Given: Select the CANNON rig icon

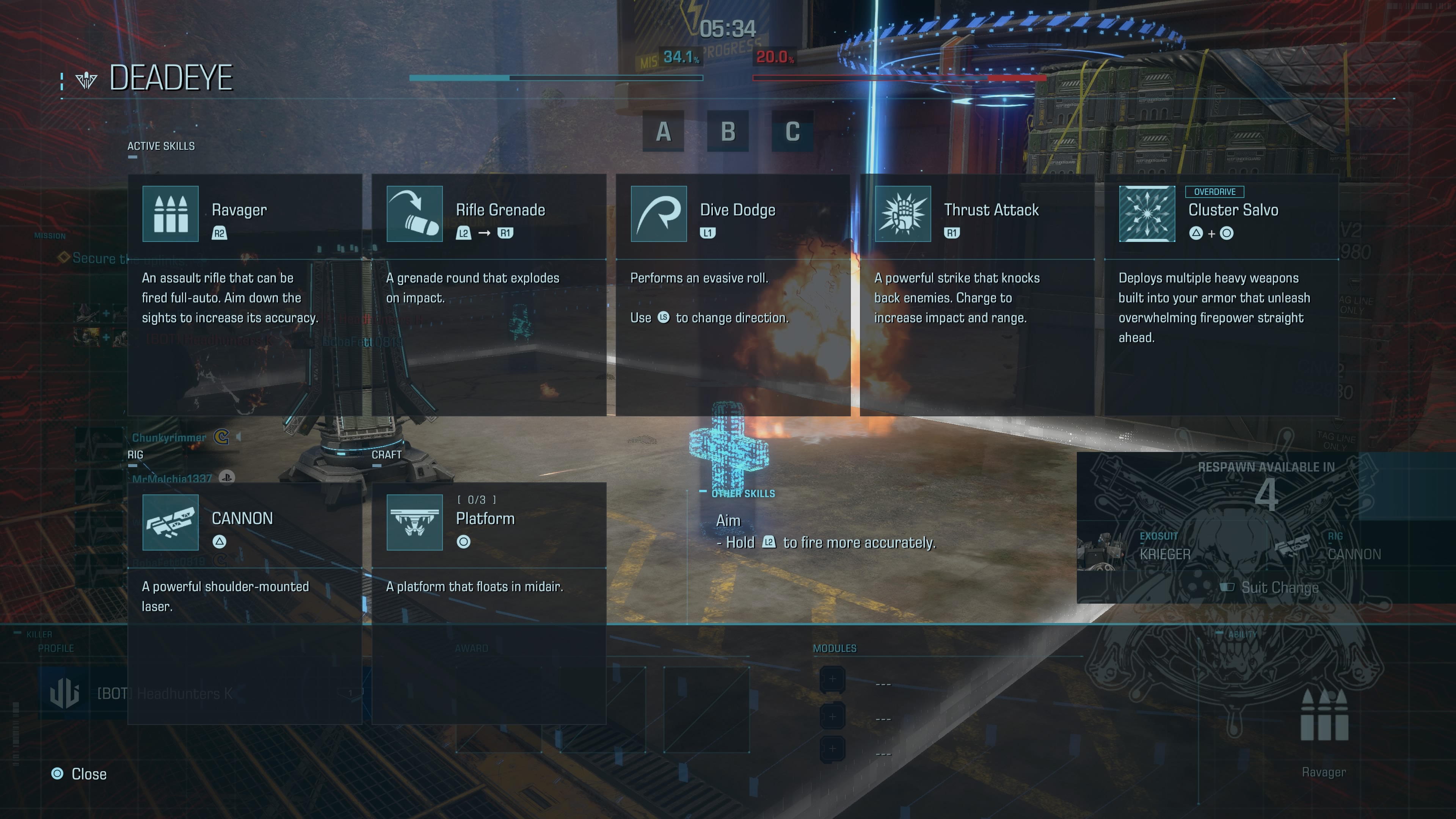Looking at the screenshot, I should click(170, 522).
